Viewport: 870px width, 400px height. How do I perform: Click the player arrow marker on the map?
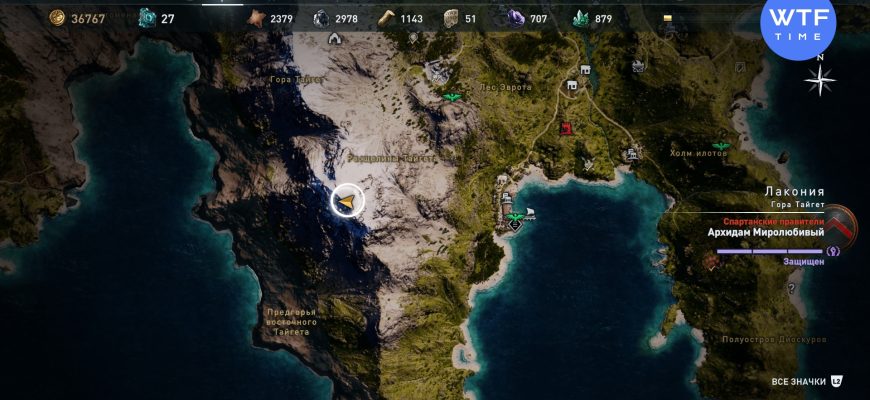click(347, 202)
